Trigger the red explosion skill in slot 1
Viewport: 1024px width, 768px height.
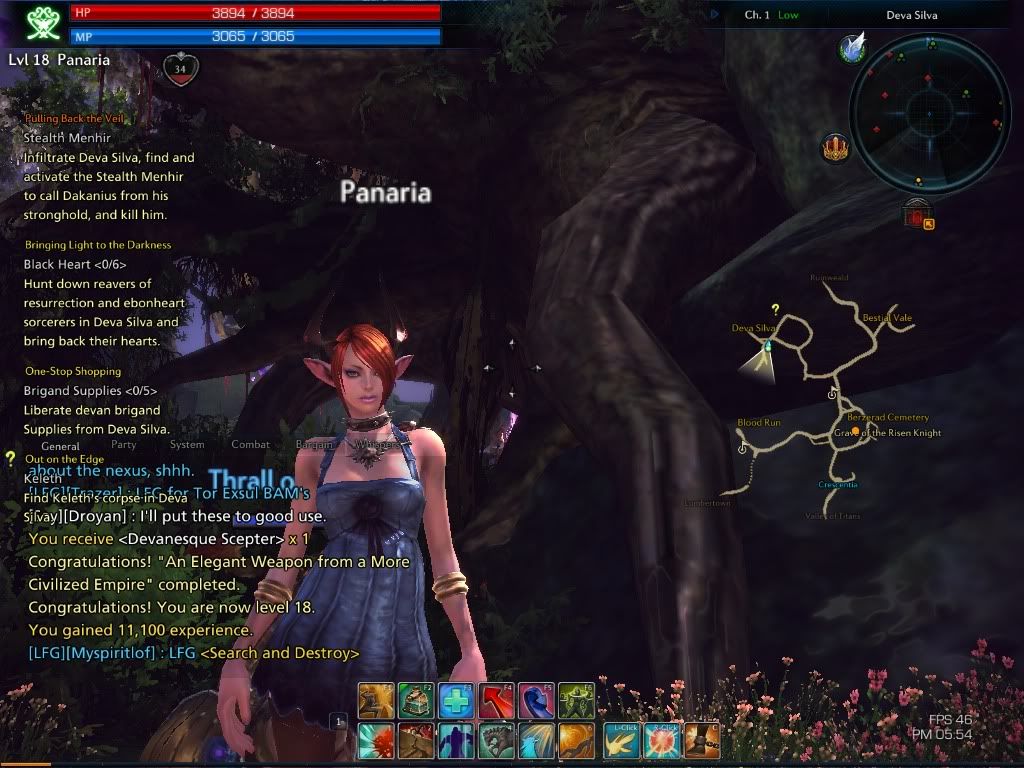(376, 741)
